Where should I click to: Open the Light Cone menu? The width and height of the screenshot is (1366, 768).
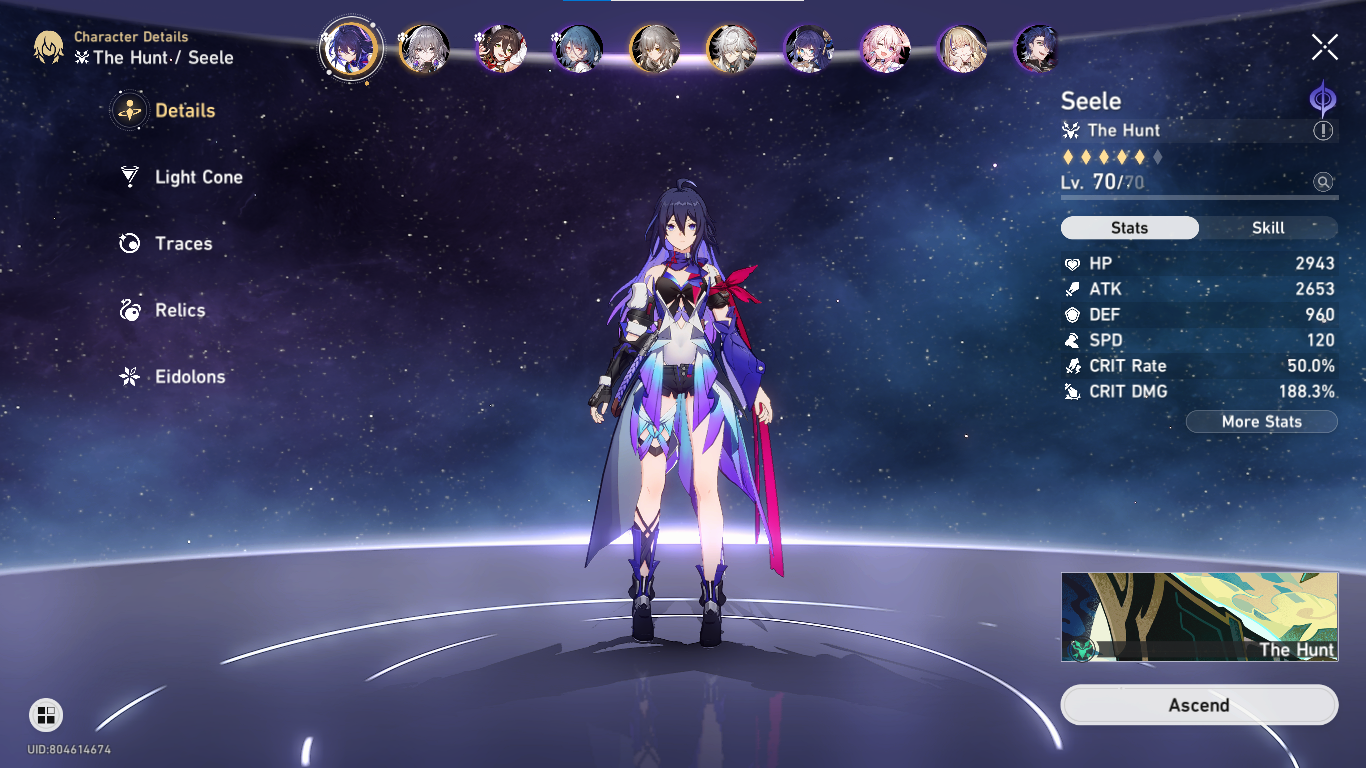tap(198, 177)
